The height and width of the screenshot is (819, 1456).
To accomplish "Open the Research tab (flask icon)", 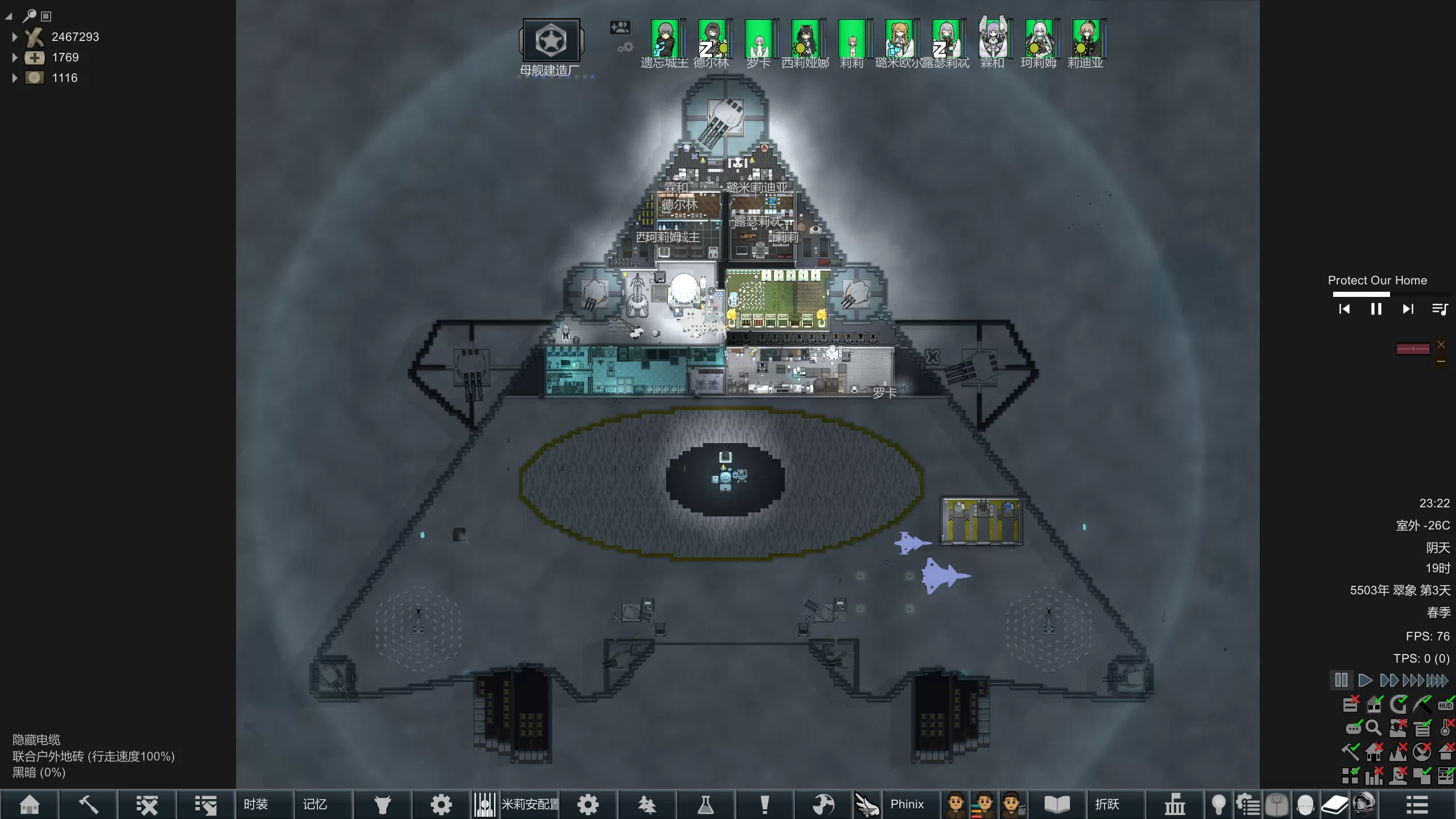I will tap(705, 804).
